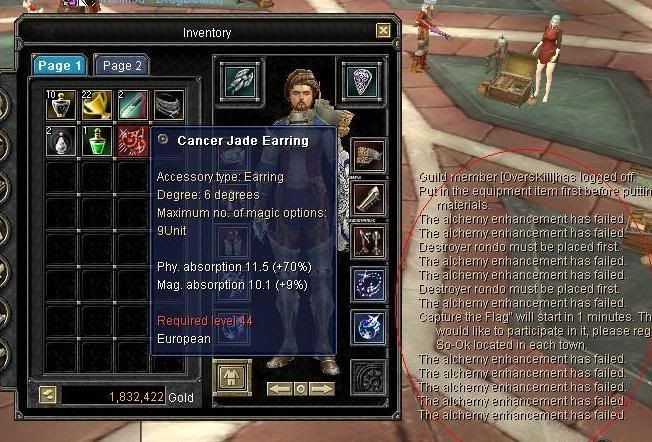Select the equipped blue necklace slot

click(x=369, y=284)
